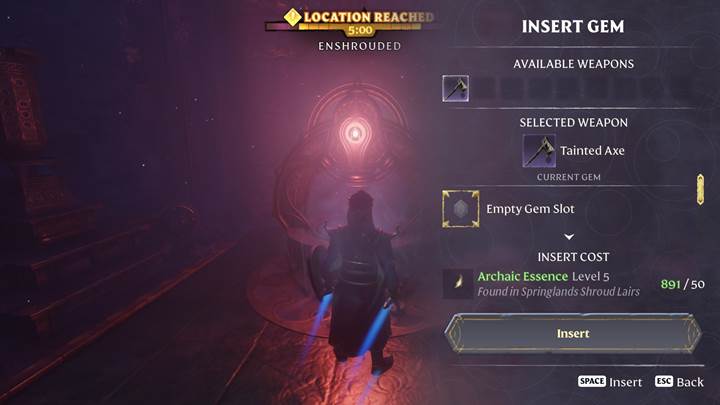Image resolution: width=720 pixels, height=405 pixels.
Task: Expand the arrow below the gem slot
Action: tap(569, 237)
